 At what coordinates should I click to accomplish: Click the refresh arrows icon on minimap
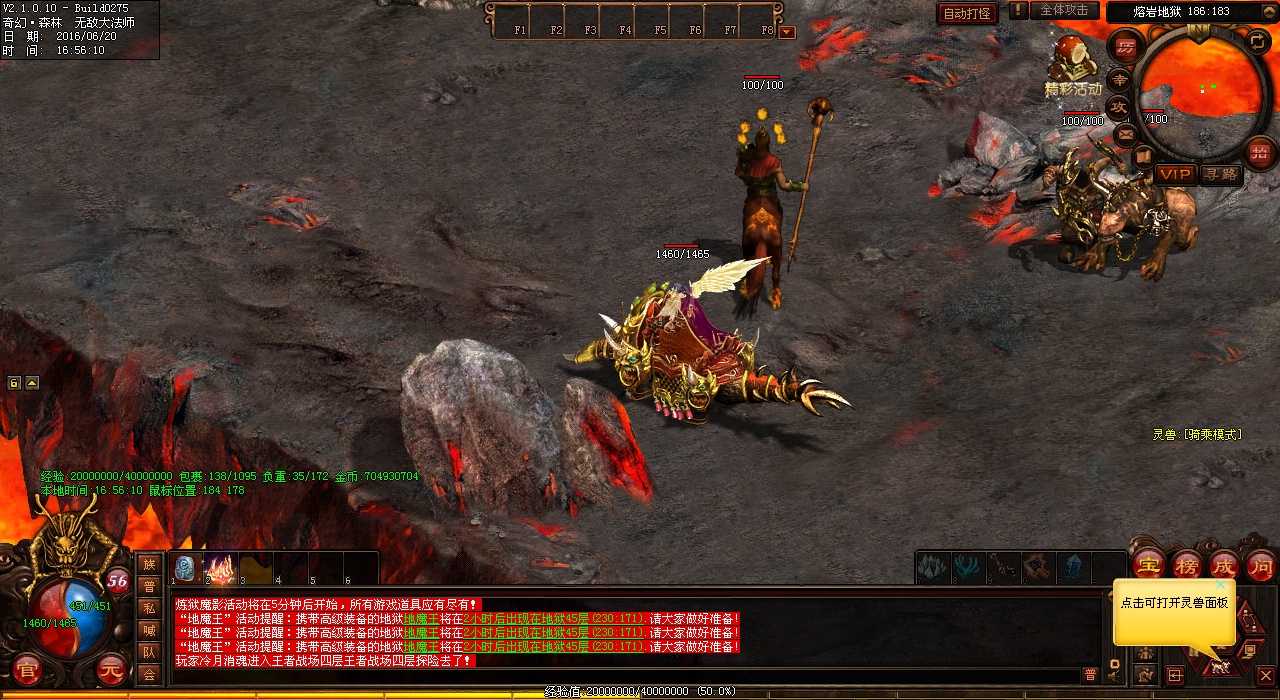pos(1259,41)
